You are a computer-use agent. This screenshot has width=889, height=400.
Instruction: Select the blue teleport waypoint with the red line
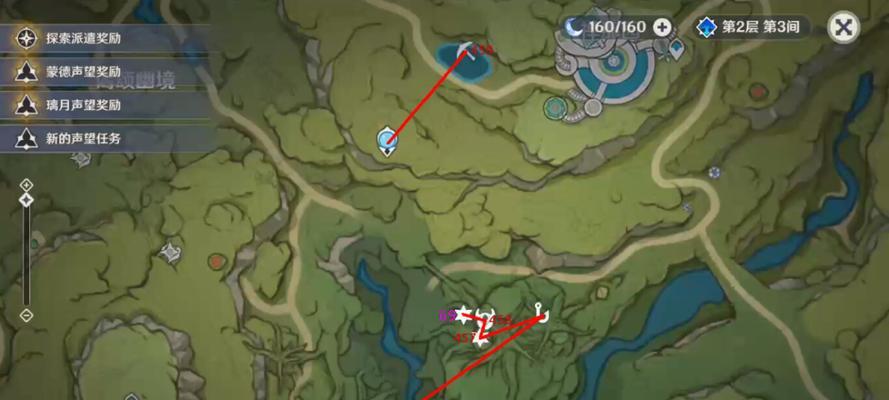(x=386, y=141)
